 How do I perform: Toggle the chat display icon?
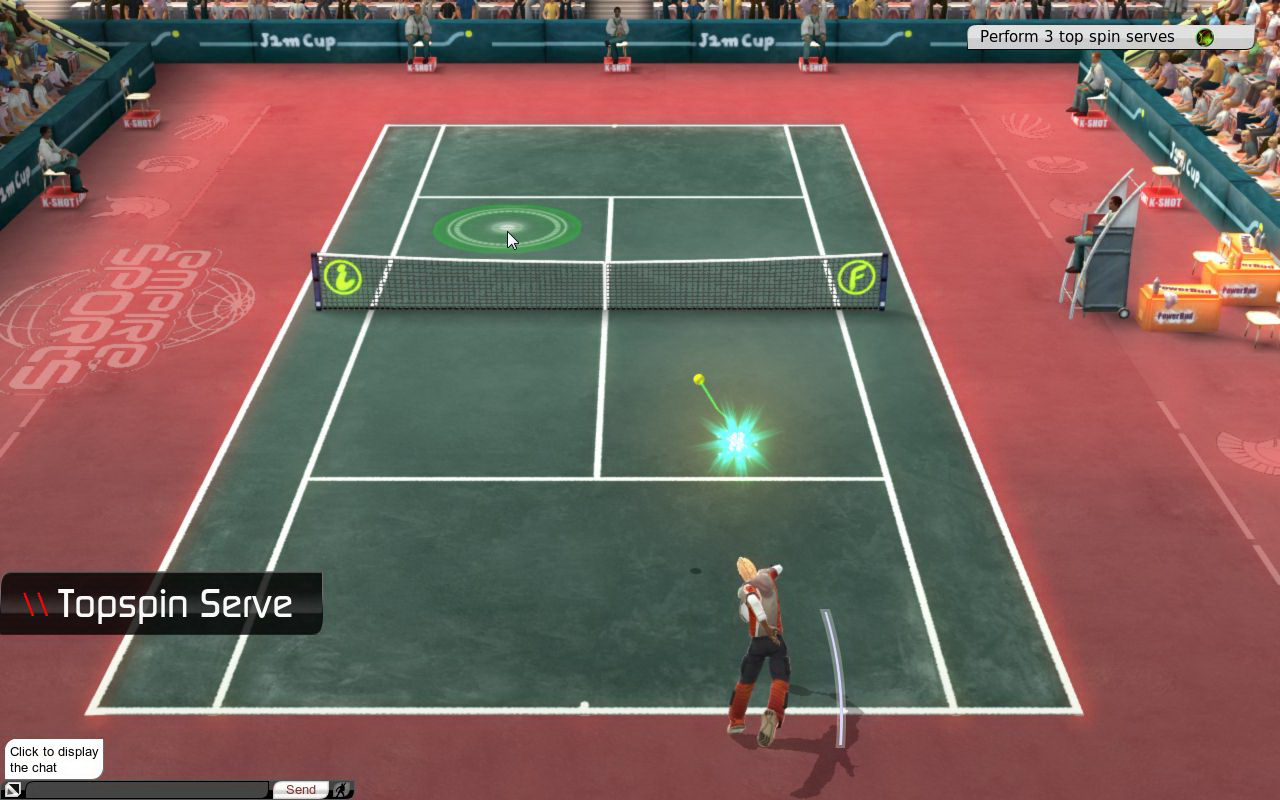pyautogui.click(x=13, y=790)
